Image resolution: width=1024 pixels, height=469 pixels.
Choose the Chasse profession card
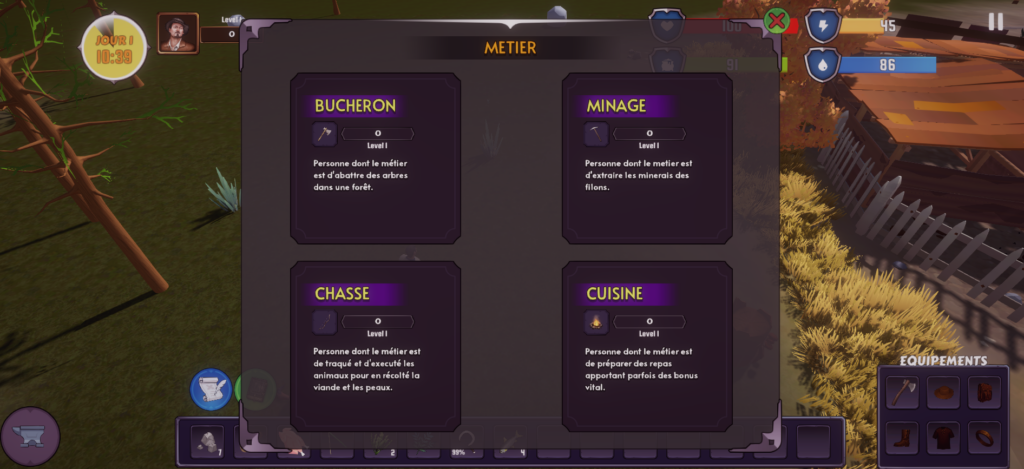pos(375,346)
